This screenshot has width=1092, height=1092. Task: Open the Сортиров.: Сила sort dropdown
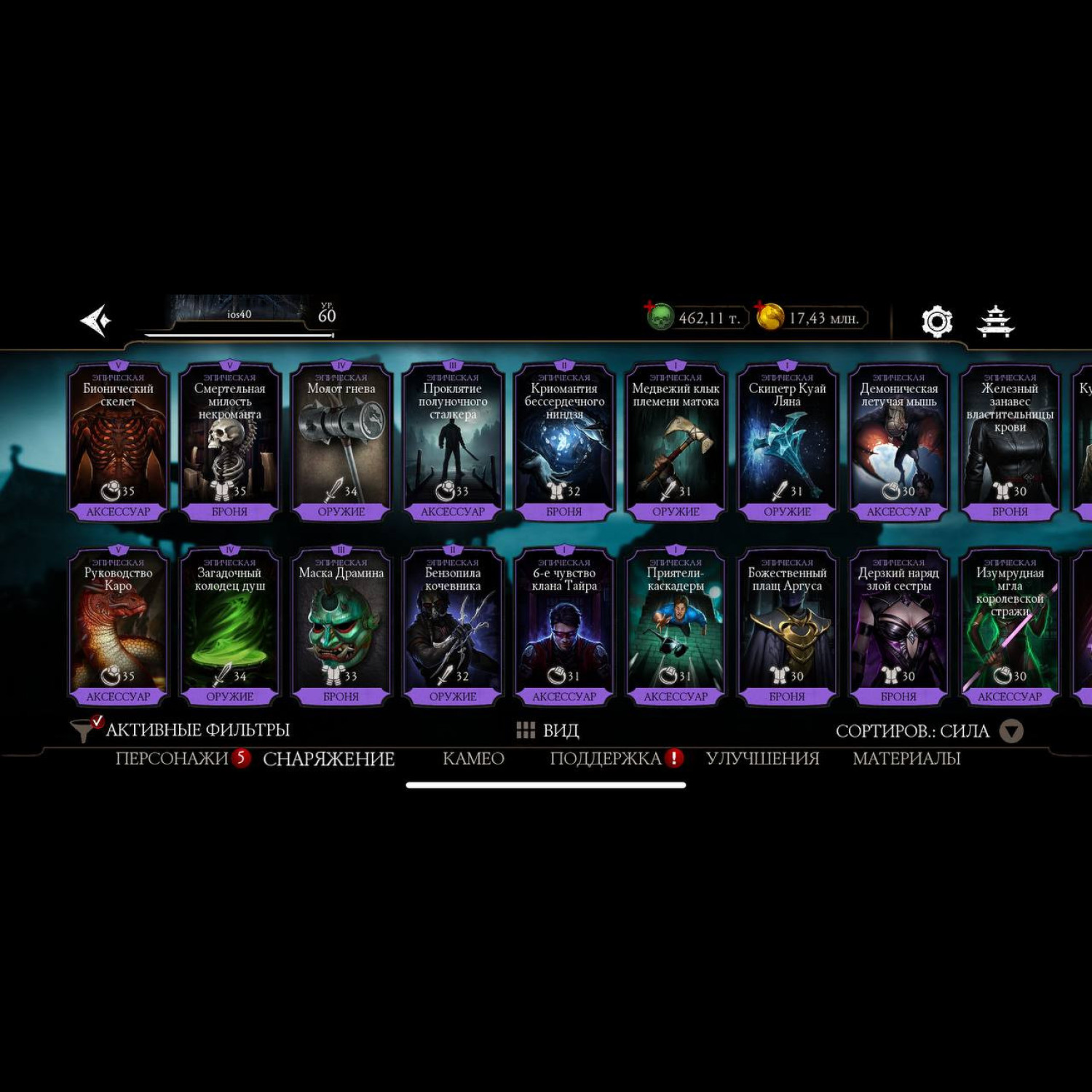(929, 731)
